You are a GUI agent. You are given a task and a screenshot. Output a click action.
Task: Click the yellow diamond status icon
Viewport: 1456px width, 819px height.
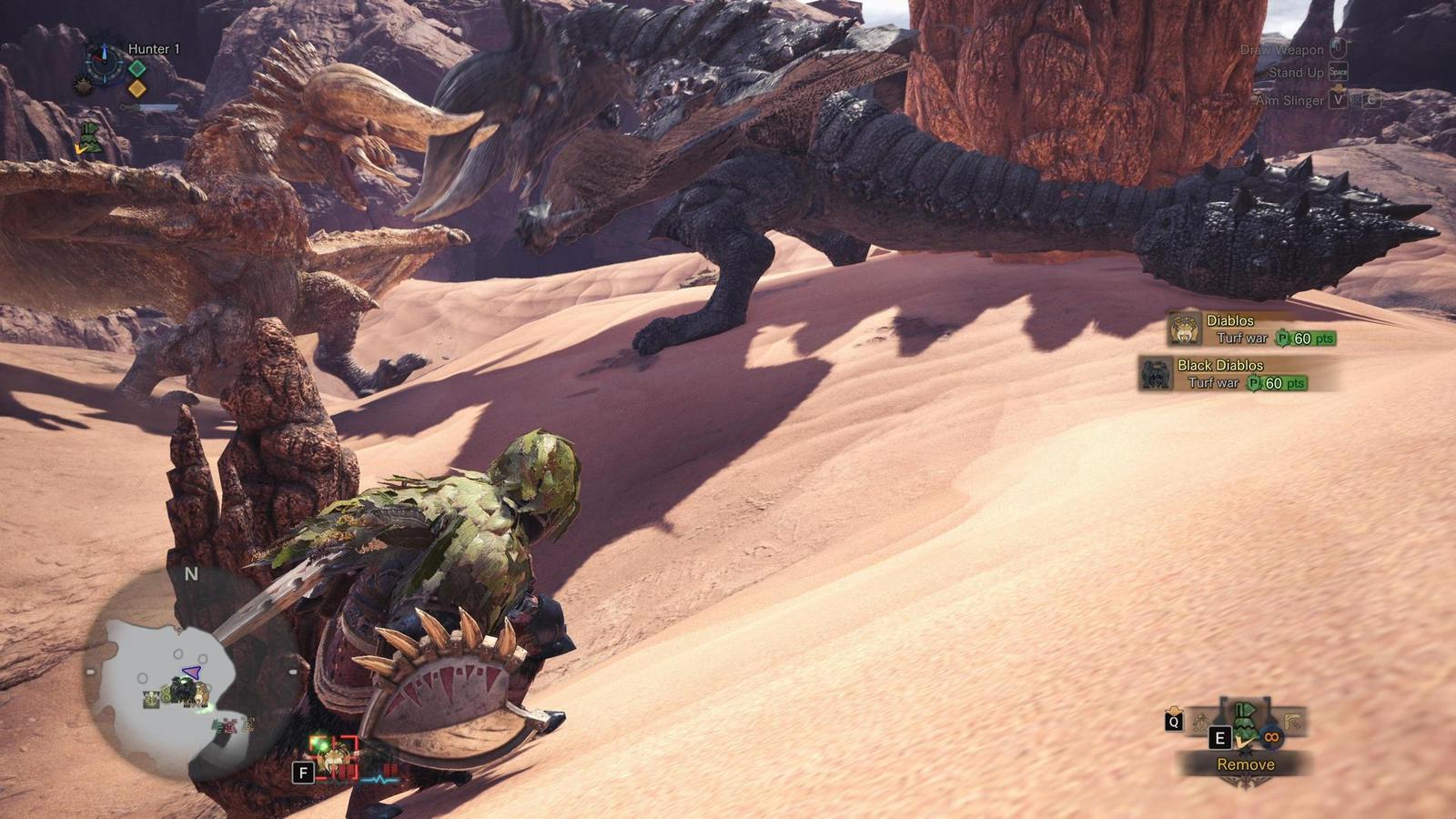point(136,88)
